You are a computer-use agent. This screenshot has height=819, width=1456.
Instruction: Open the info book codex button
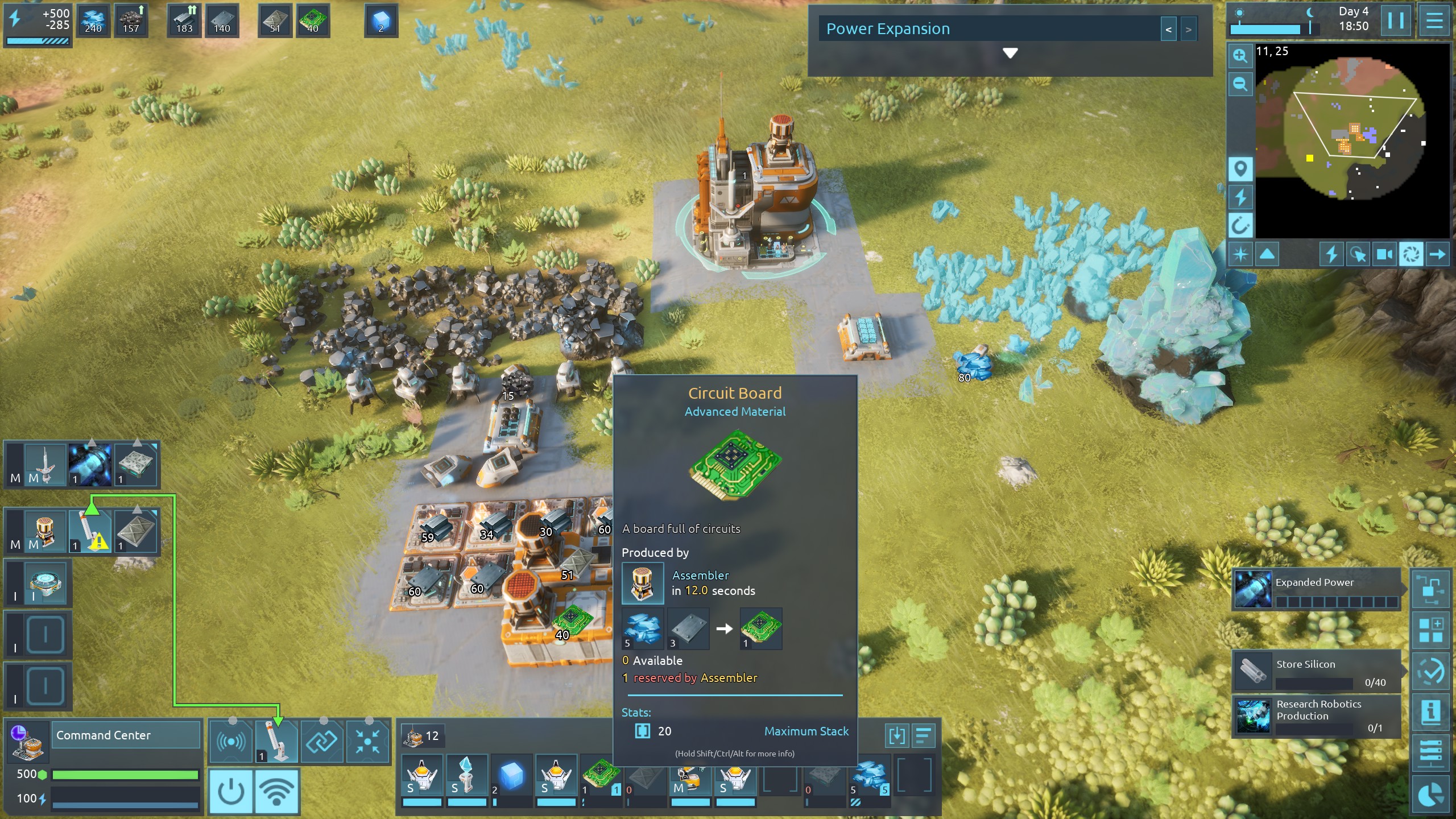[x=1430, y=711]
